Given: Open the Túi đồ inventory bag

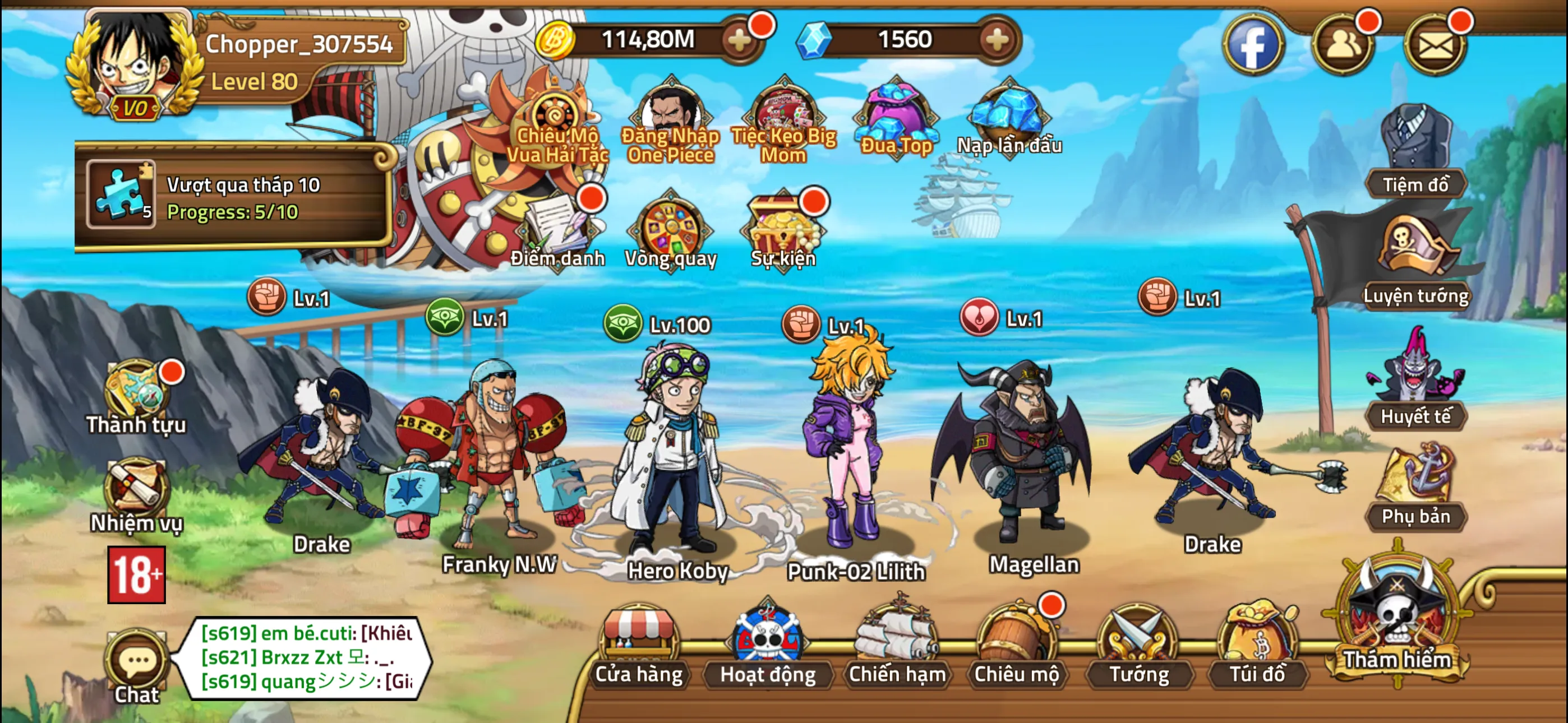Looking at the screenshot, I should pyautogui.click(x=1257, y=646).
